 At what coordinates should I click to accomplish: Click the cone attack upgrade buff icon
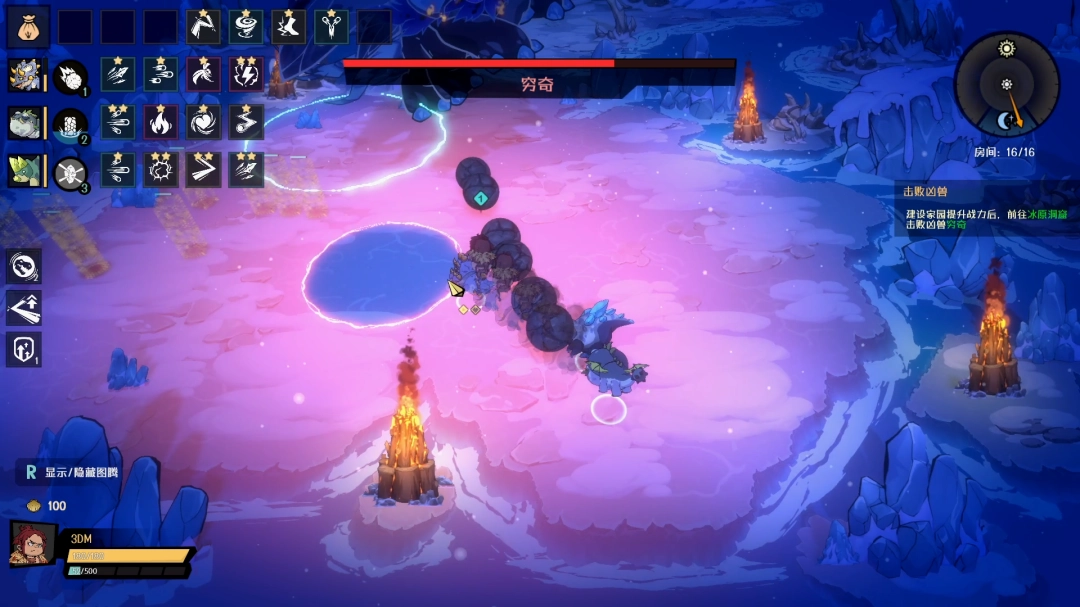[x=24, y=308]
